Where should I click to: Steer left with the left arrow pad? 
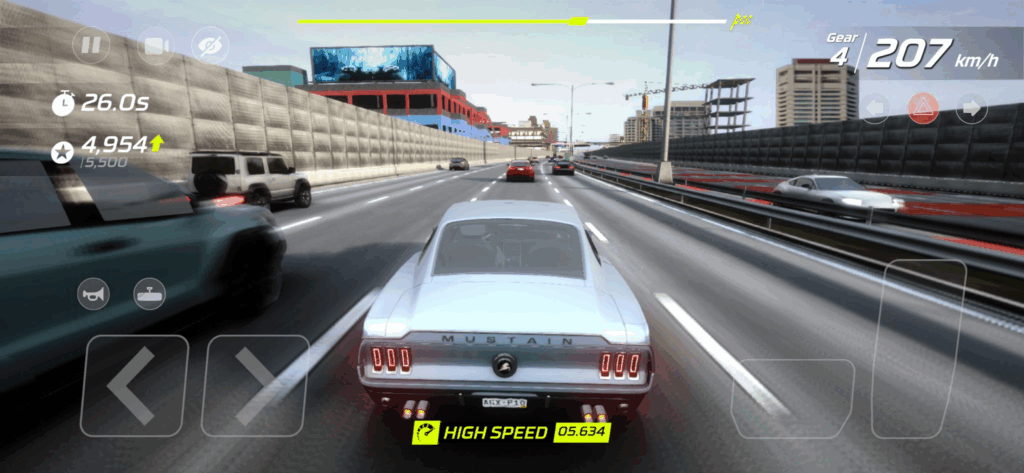[134, 386]
